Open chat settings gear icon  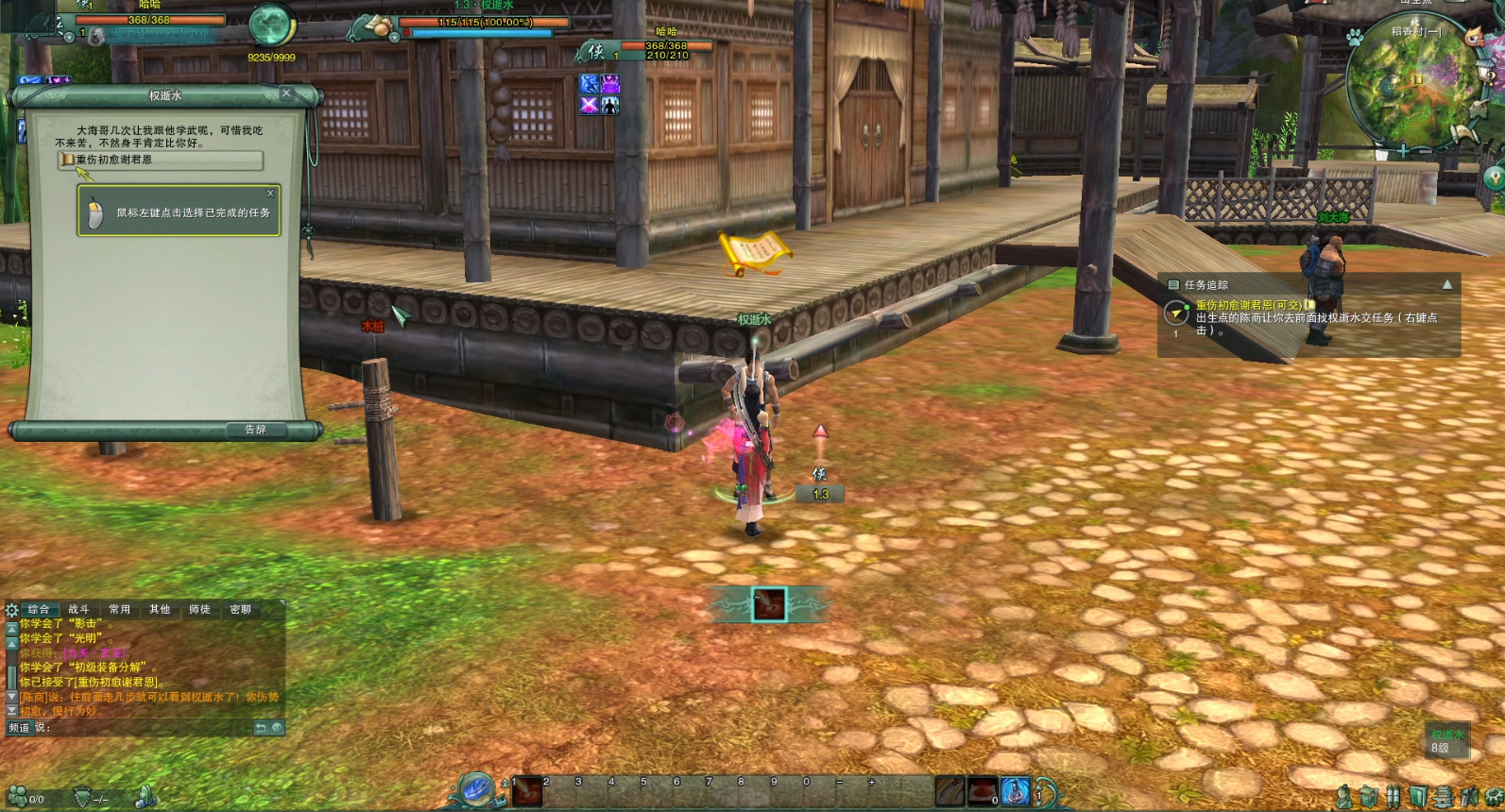click(11, 610)
